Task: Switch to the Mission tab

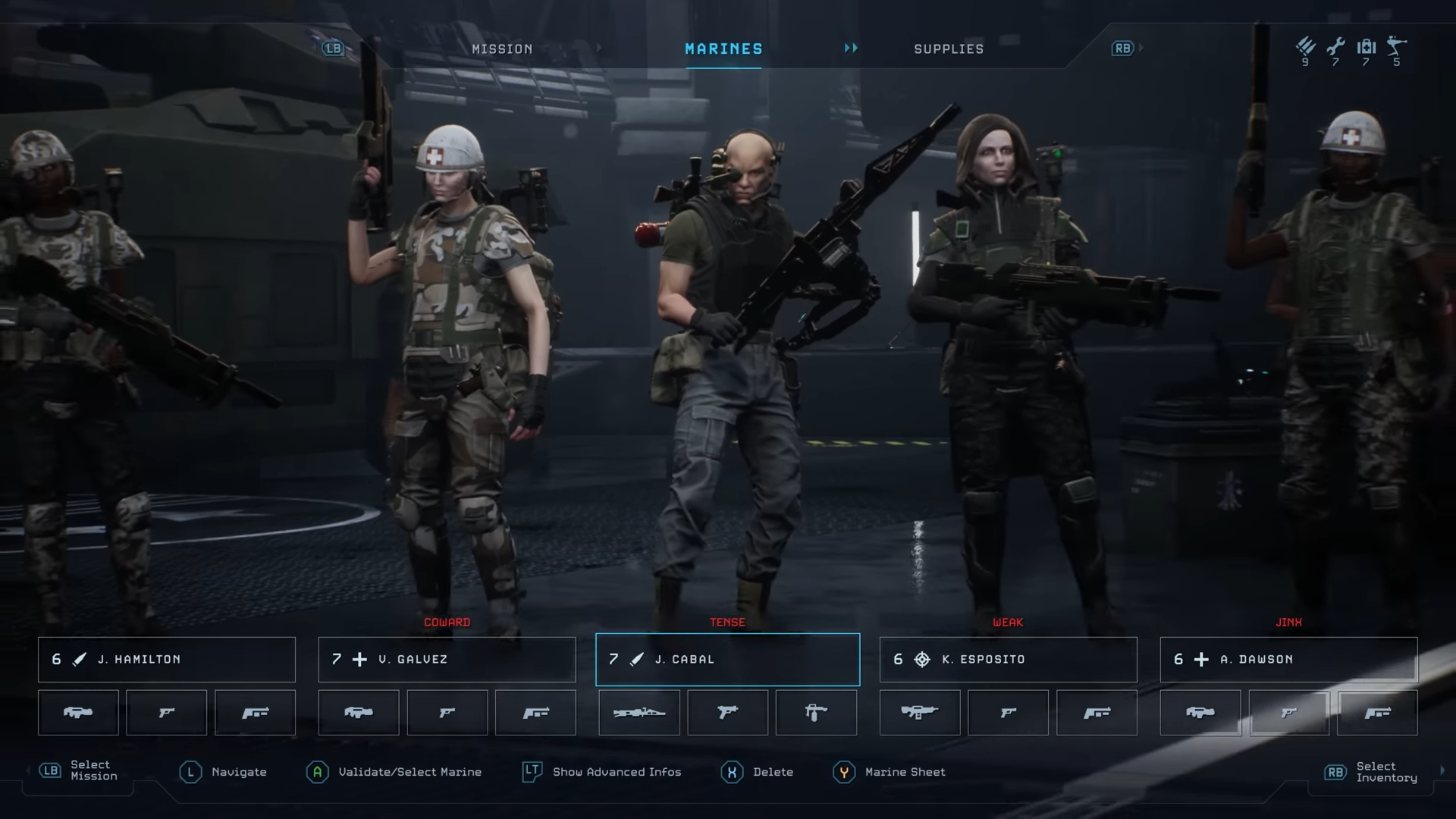Action: click(502, 49)
